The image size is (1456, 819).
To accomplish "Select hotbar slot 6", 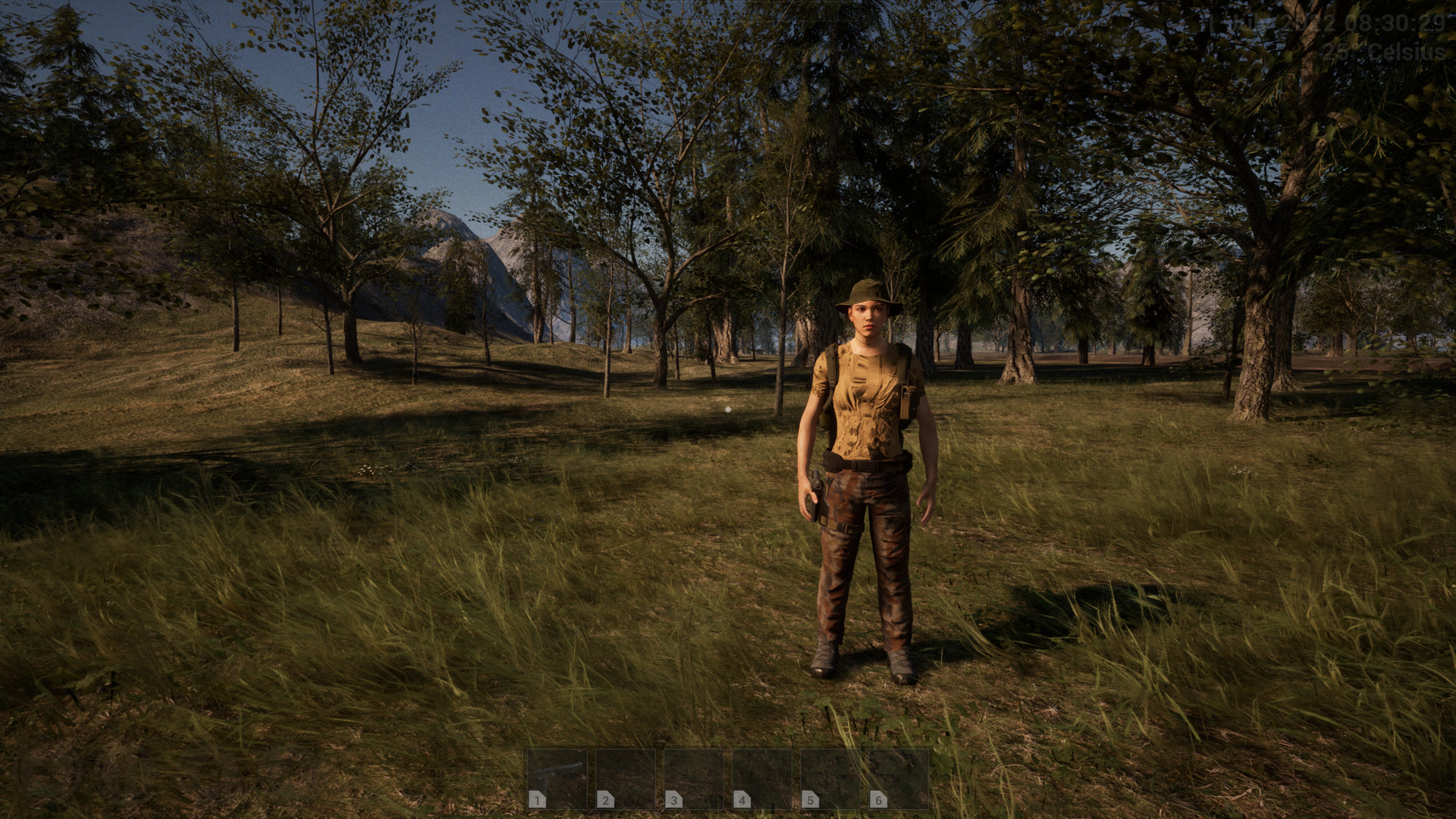I will tap(899, 779).
